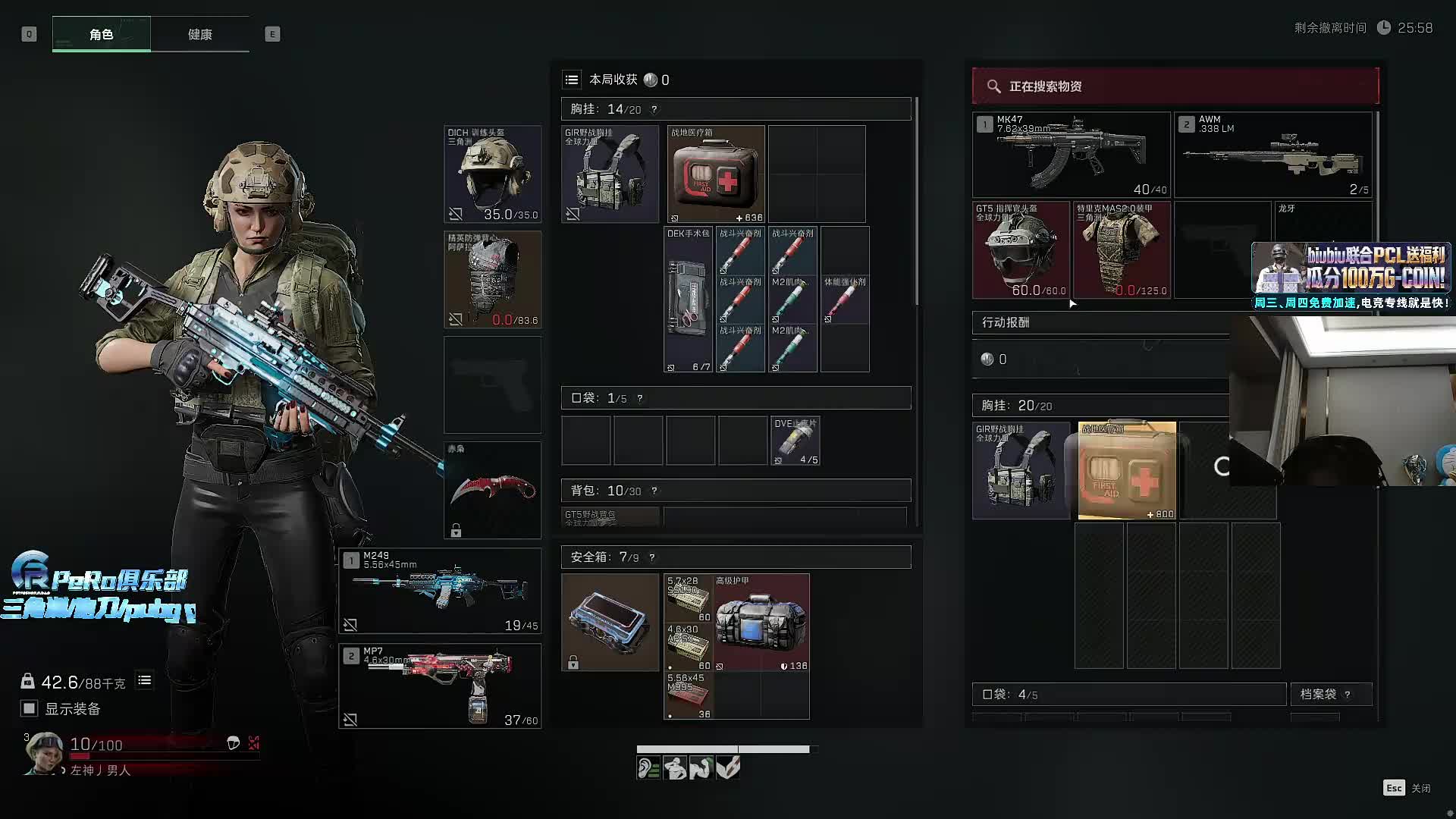Select the red karambit knife slot
Viewport: 1456px width, 819px height.
492,490
